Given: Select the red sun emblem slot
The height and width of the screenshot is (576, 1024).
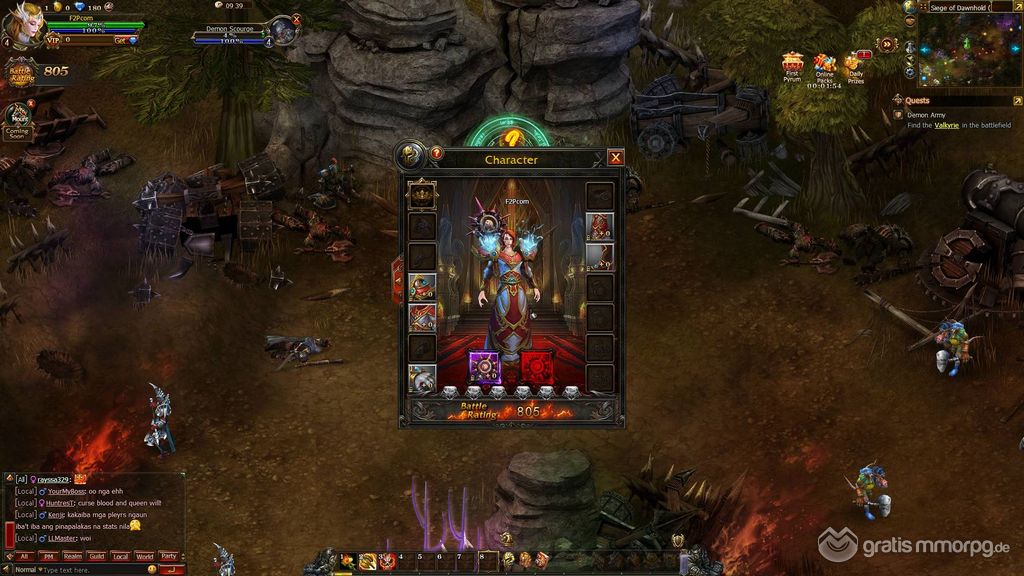Looking at the screenshot, I should point(536,367).
